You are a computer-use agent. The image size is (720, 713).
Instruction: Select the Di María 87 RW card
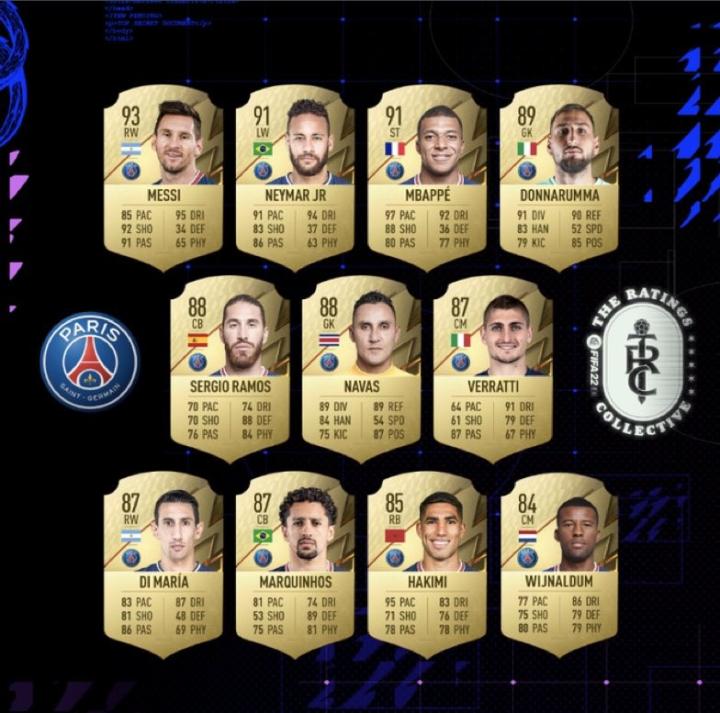tap(163, 565)
